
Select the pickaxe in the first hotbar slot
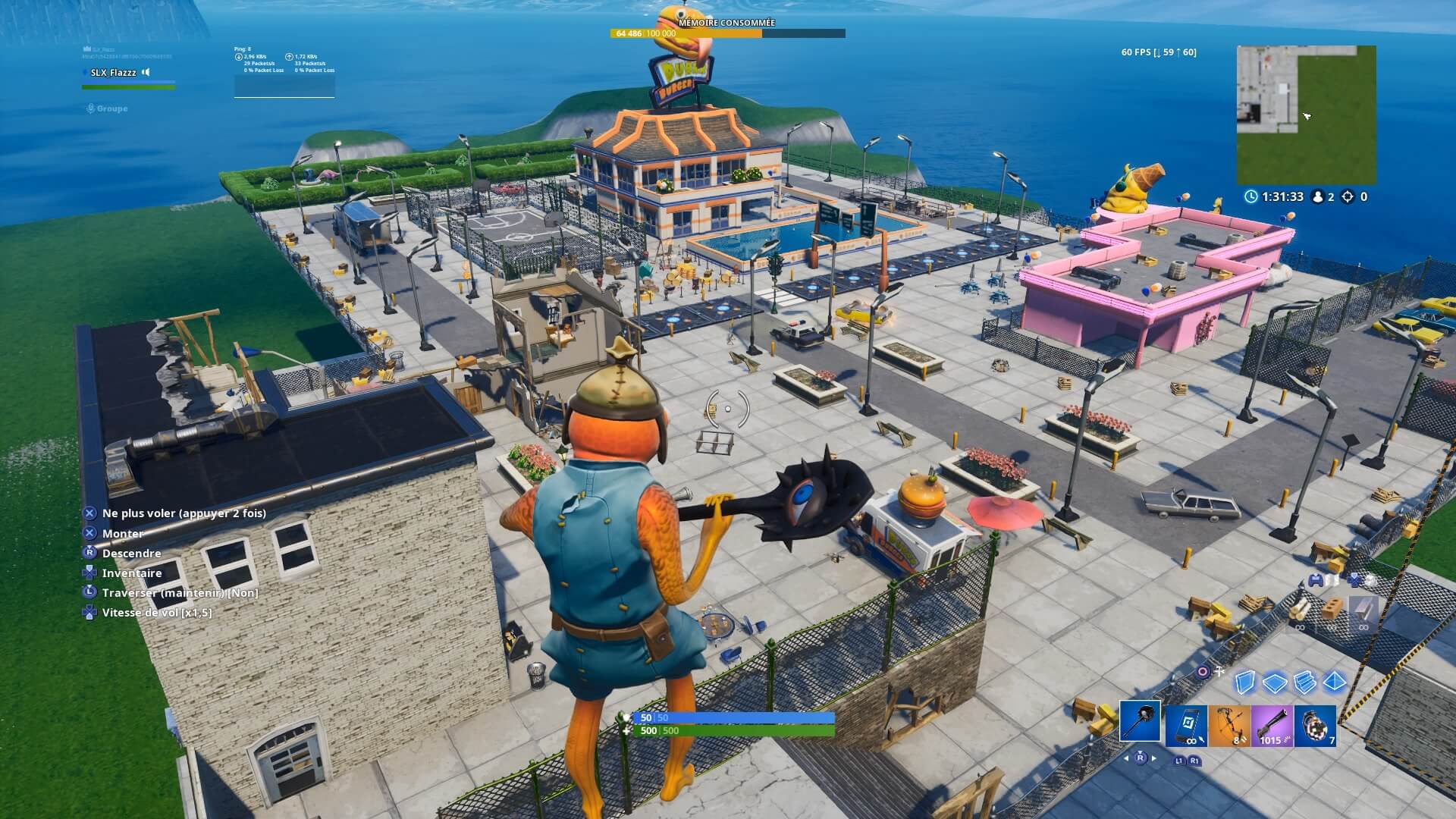click(x=1141, y=723)
